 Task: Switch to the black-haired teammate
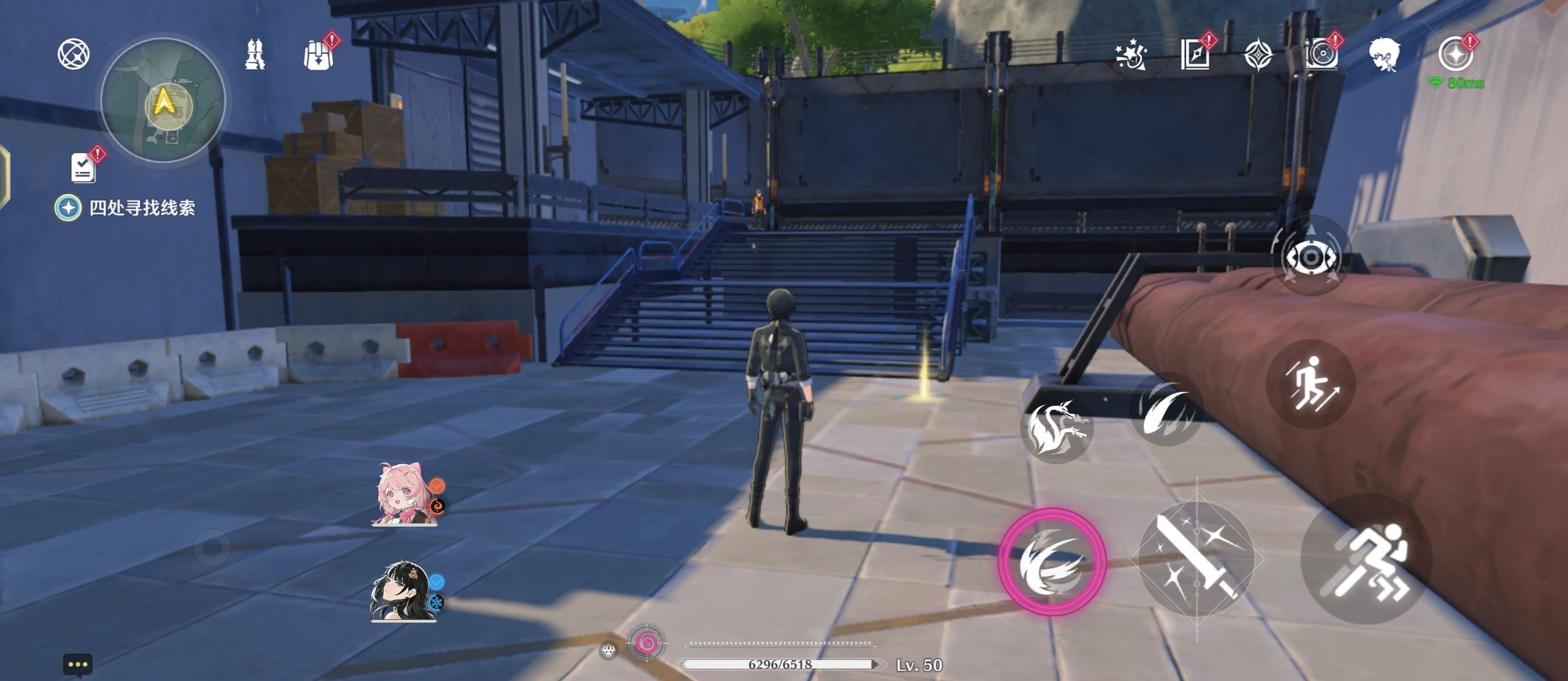[402, 592]
